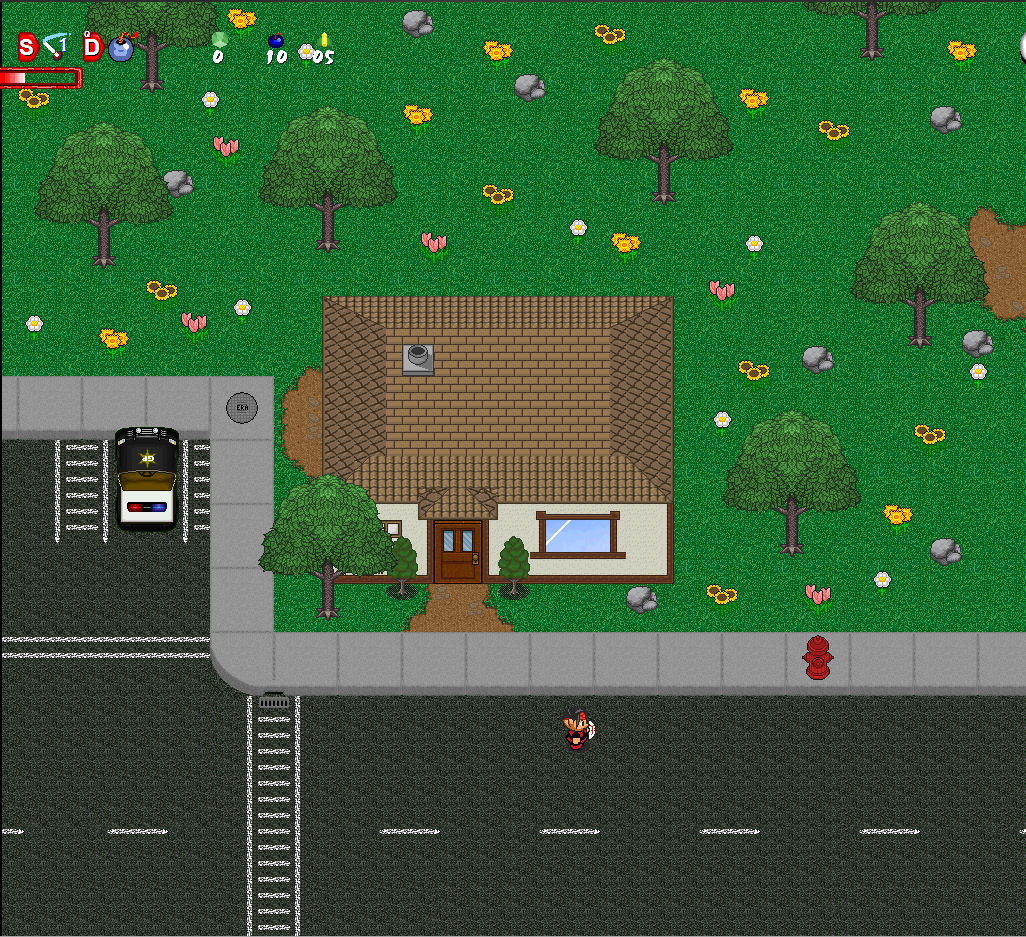The height and width of the screenshot is (937, 1026).
Task: Select the blue bomb item icon
Action: point(121,47)
